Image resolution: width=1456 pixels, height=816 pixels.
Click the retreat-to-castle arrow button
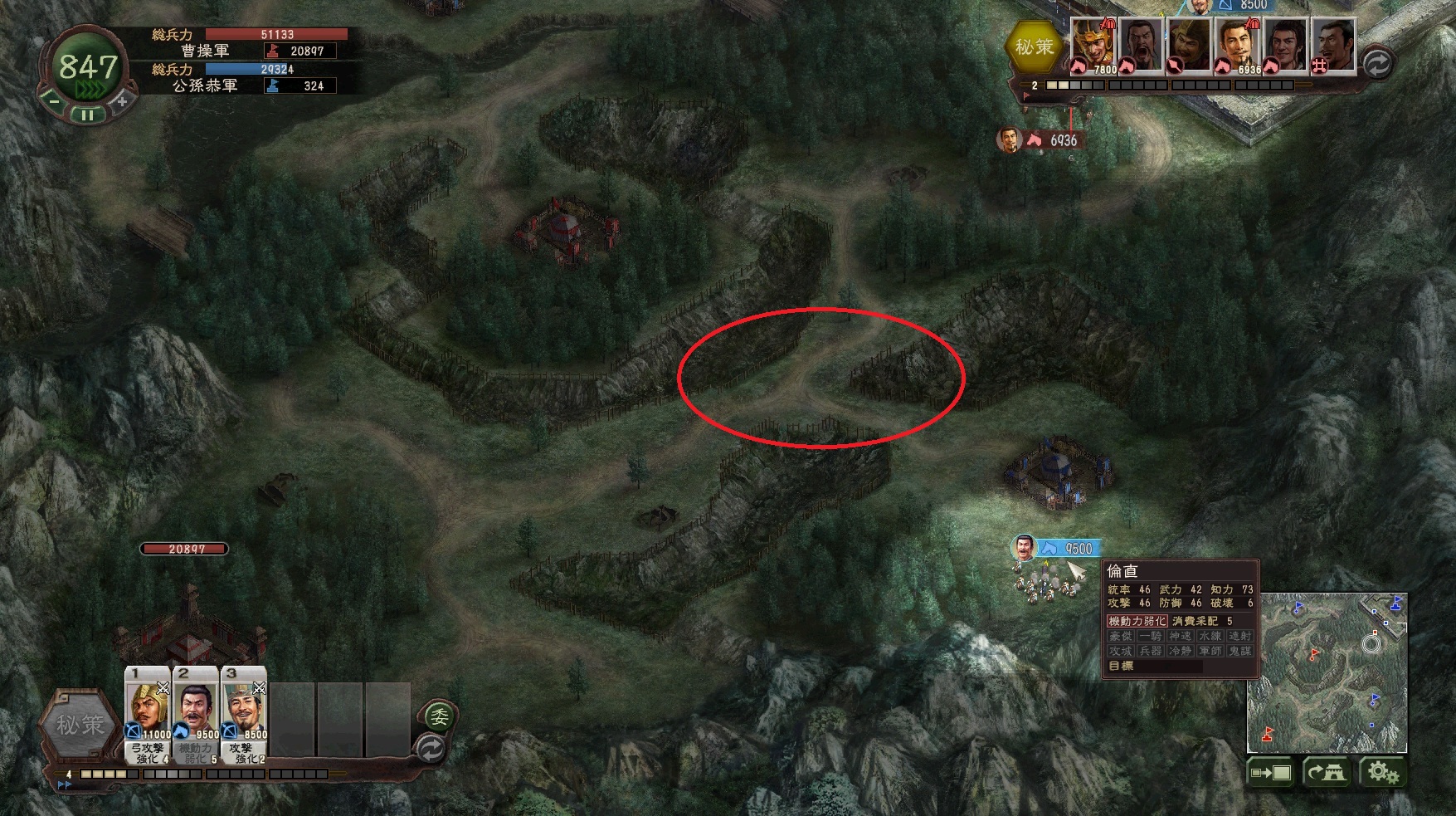pos(1326,774)
